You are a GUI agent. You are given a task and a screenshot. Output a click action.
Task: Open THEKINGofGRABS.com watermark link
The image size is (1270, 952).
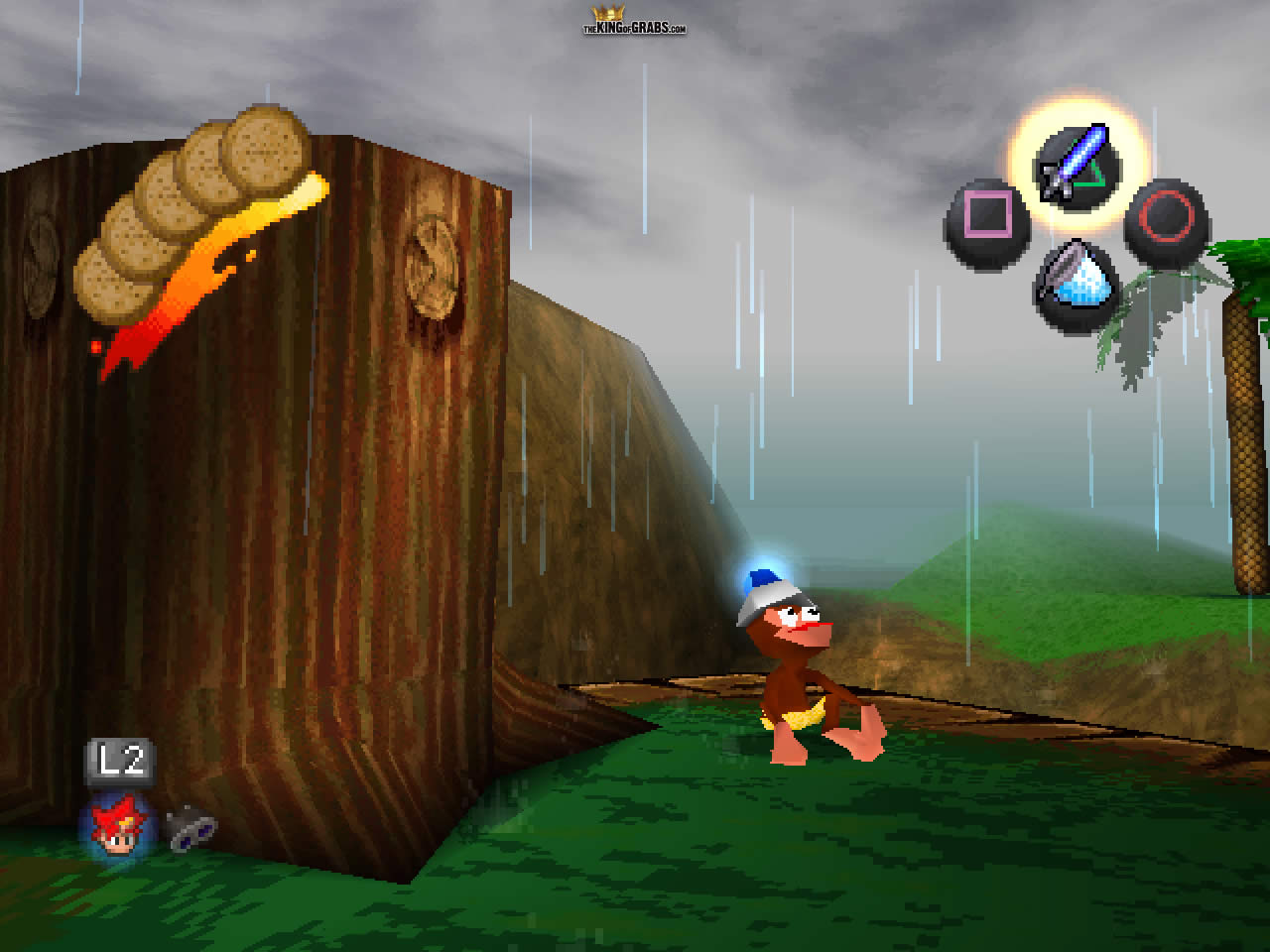click(x=635, y=26)
